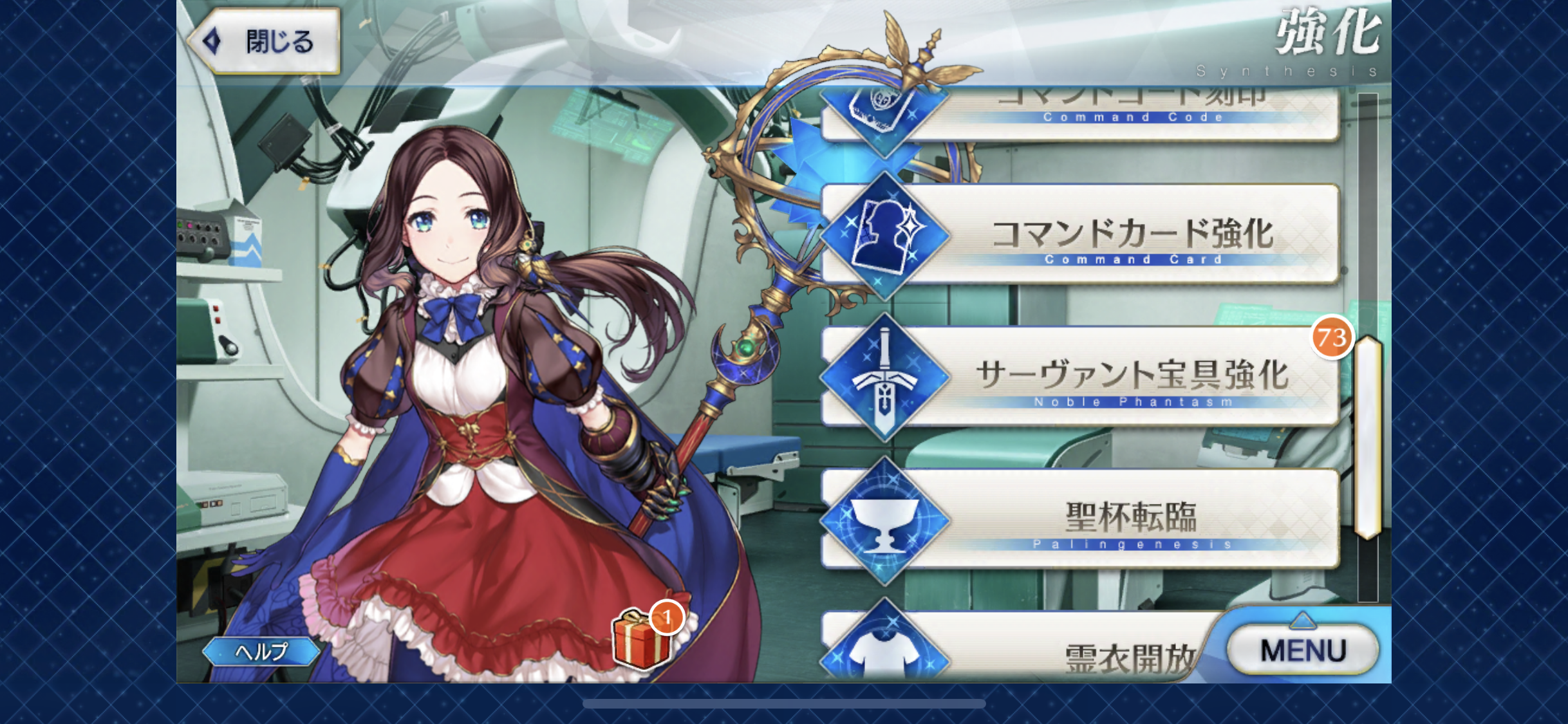Open the red present box
Image resolution: width=1568 pixels, height=724 pixels.
pyautogui.click(x=640, y=639)
